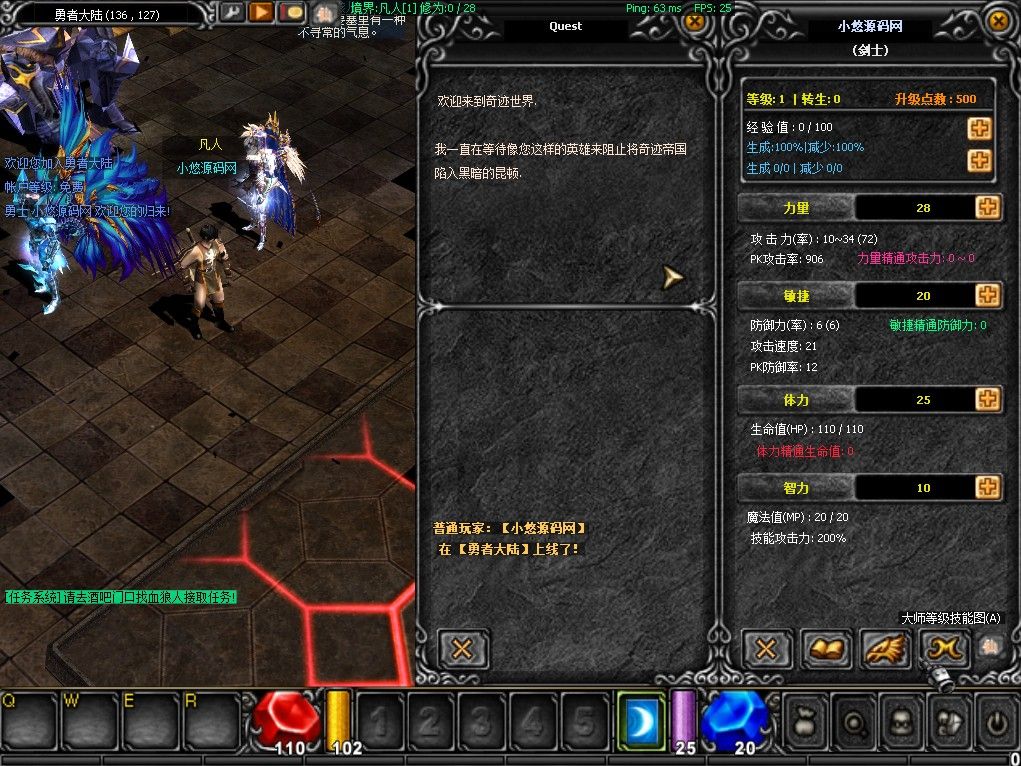Close the Quest window with top X
Screen dimensions: 1021x766
pos(694,18)
